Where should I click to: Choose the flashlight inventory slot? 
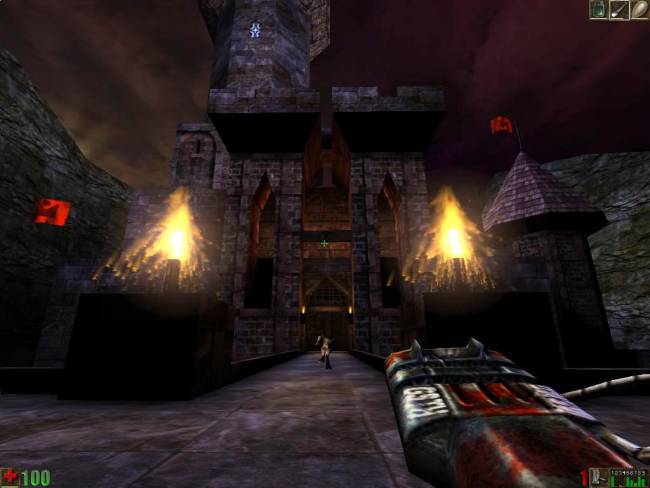(619, 10)
